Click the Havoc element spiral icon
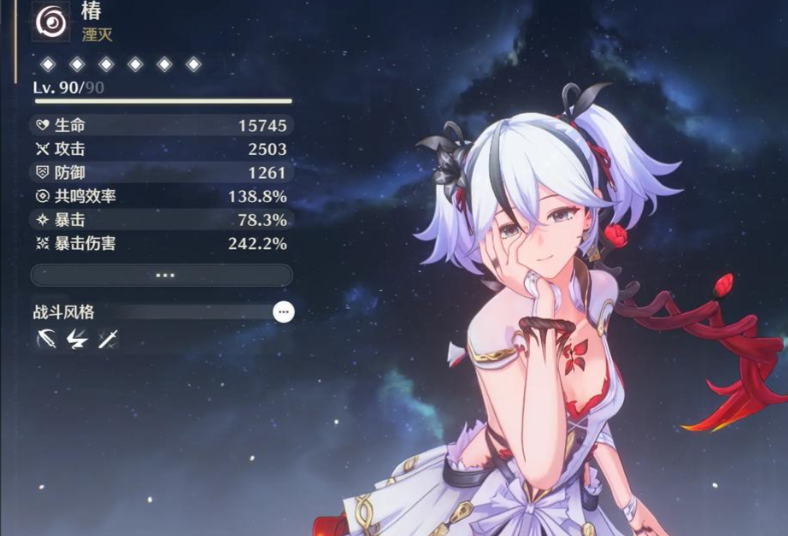The height and width of the screenshot is (536, 788). (x=49, y=22)
